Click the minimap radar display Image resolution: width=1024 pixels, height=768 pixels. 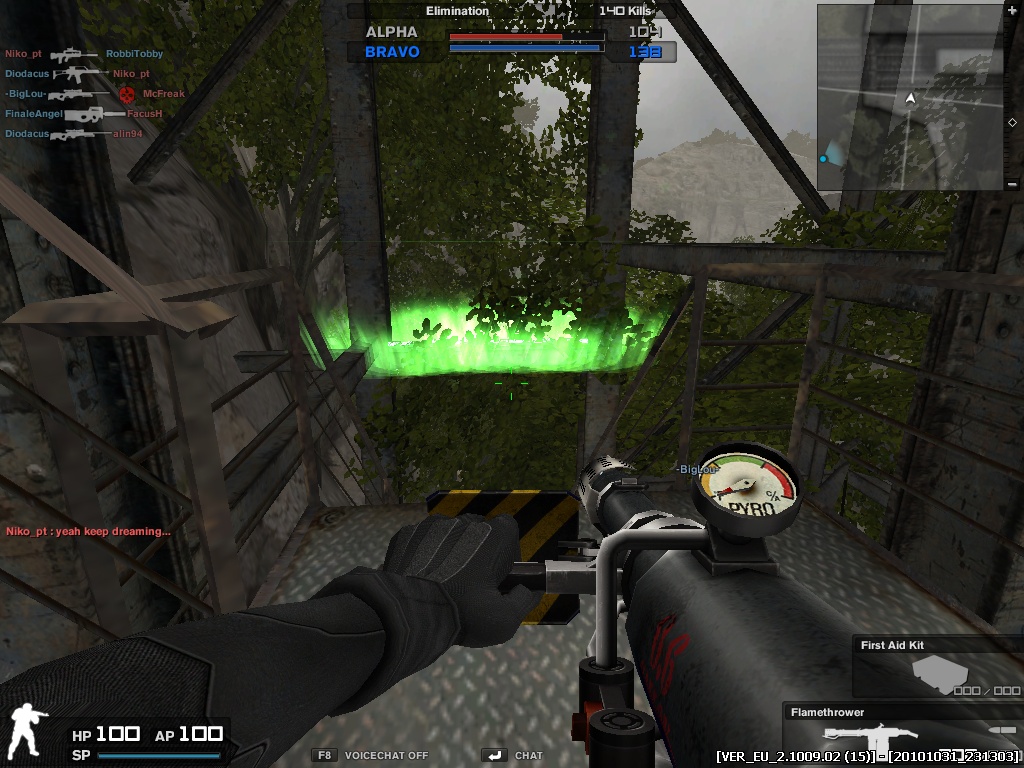click(x=910, y=98)
